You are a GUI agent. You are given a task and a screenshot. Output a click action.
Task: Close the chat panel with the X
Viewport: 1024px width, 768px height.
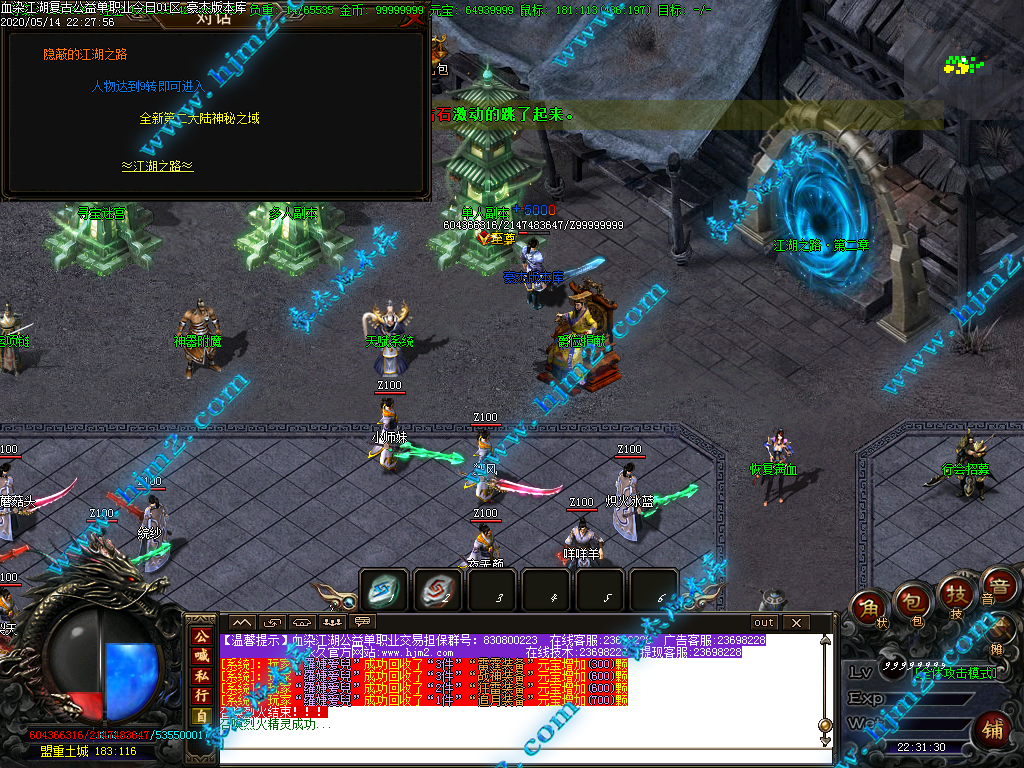796,622
